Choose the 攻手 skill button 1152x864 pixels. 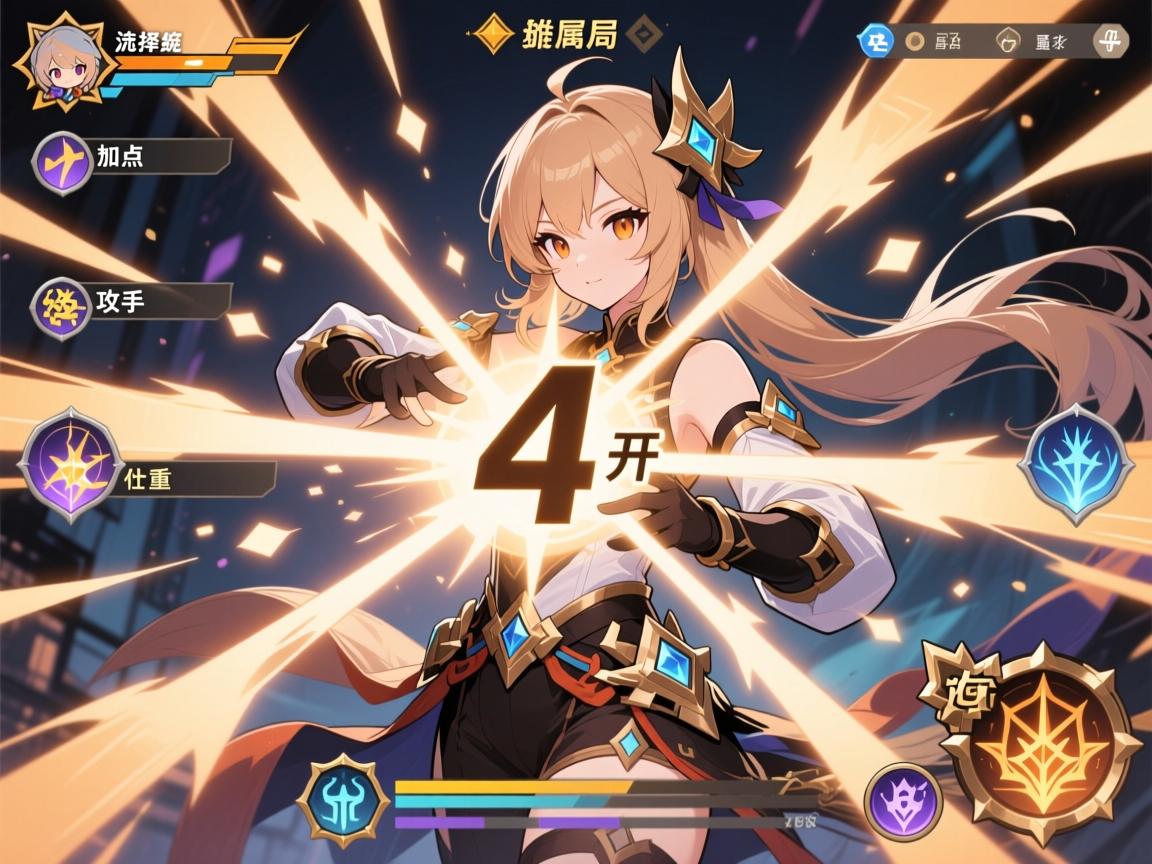coord(63,304)
